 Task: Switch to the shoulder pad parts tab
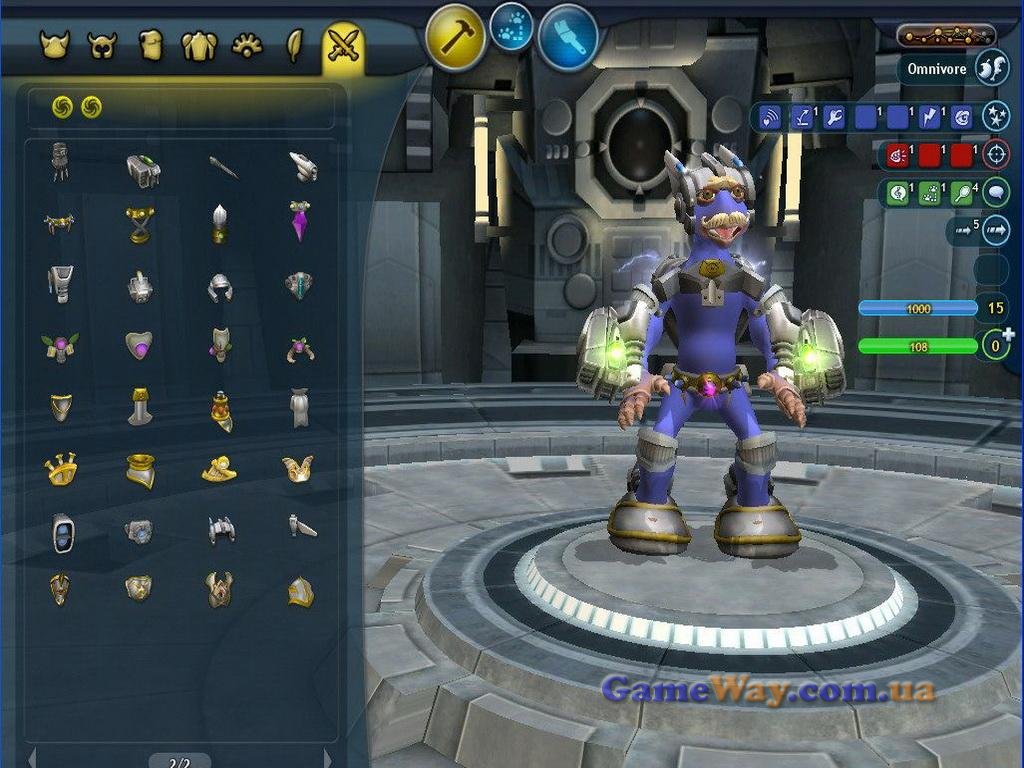point(199,45)
